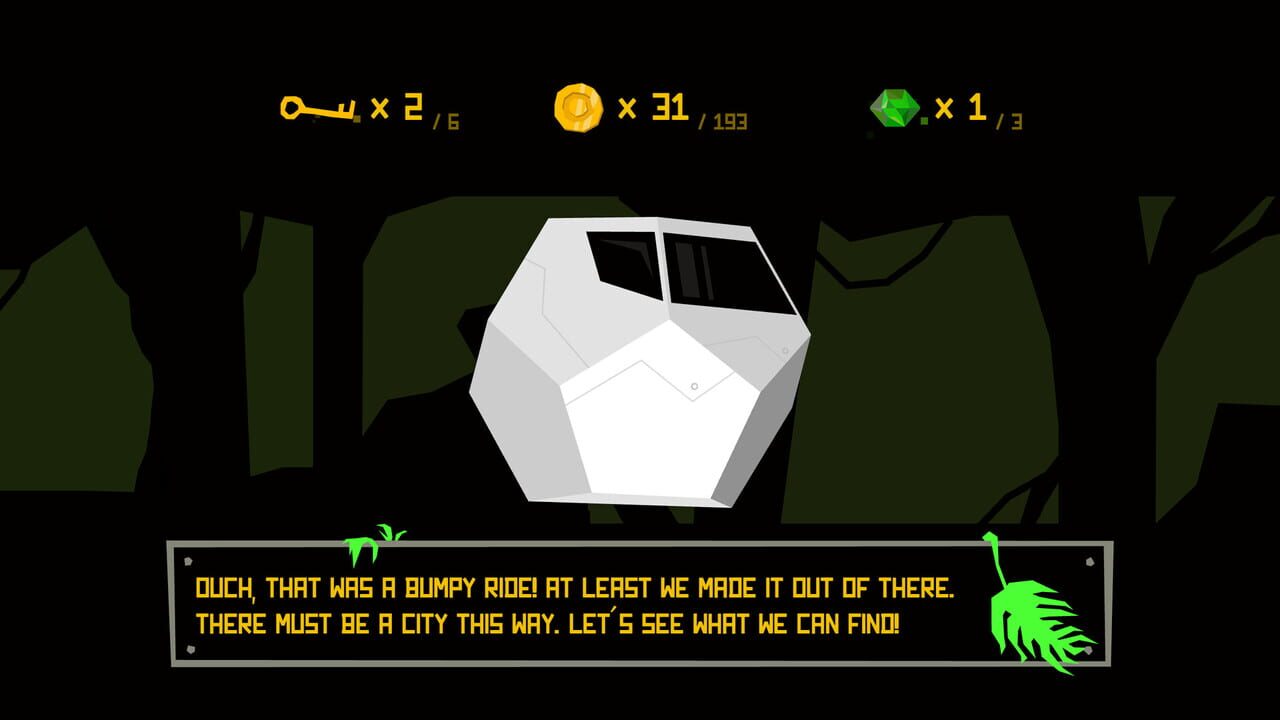Click the small yellow square beside the key icon
Viewport: 1280px width, 720px height.
pos(355,120)
